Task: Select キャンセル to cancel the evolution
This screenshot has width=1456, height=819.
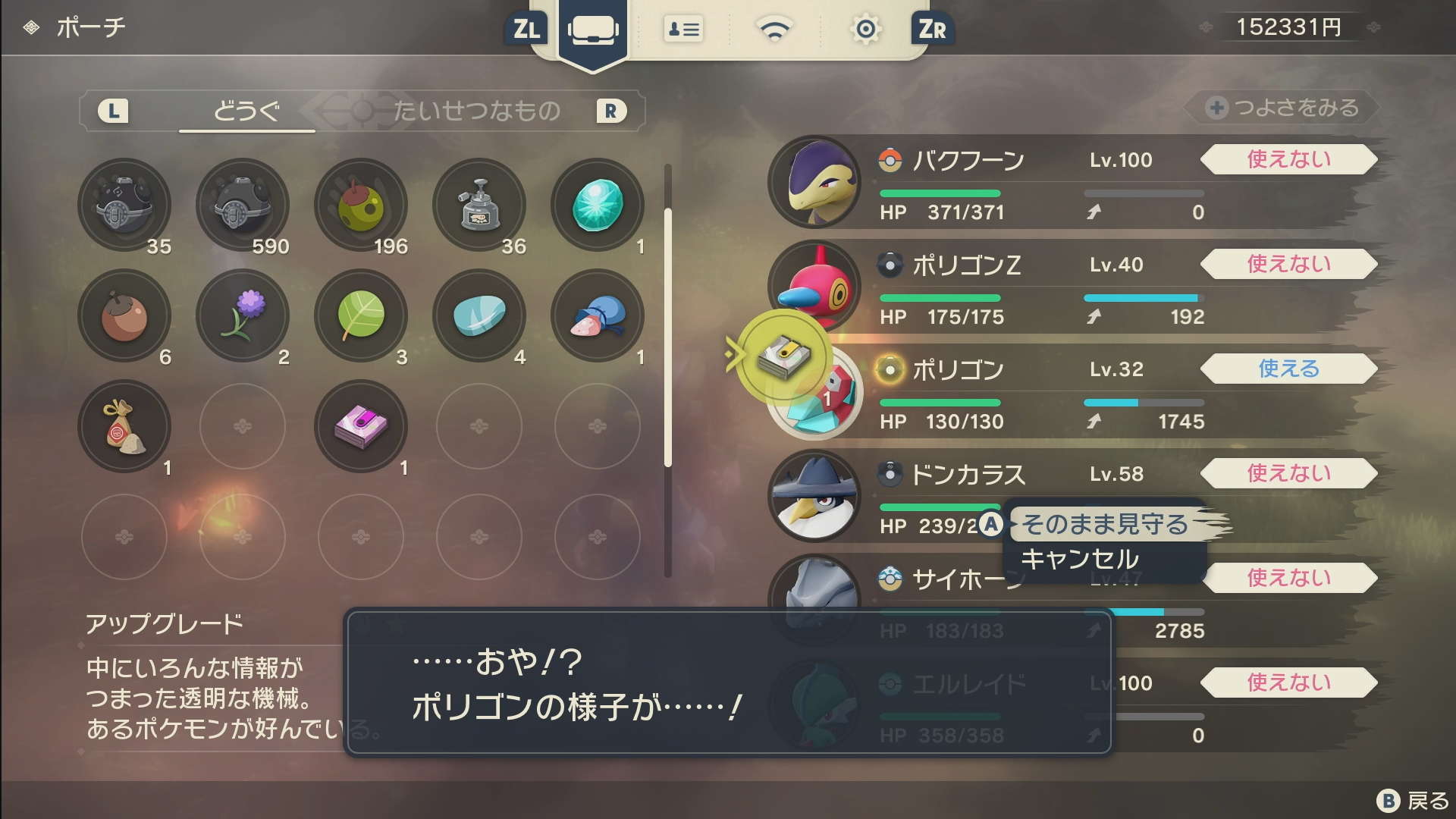Action: [x=1080, y=560]
